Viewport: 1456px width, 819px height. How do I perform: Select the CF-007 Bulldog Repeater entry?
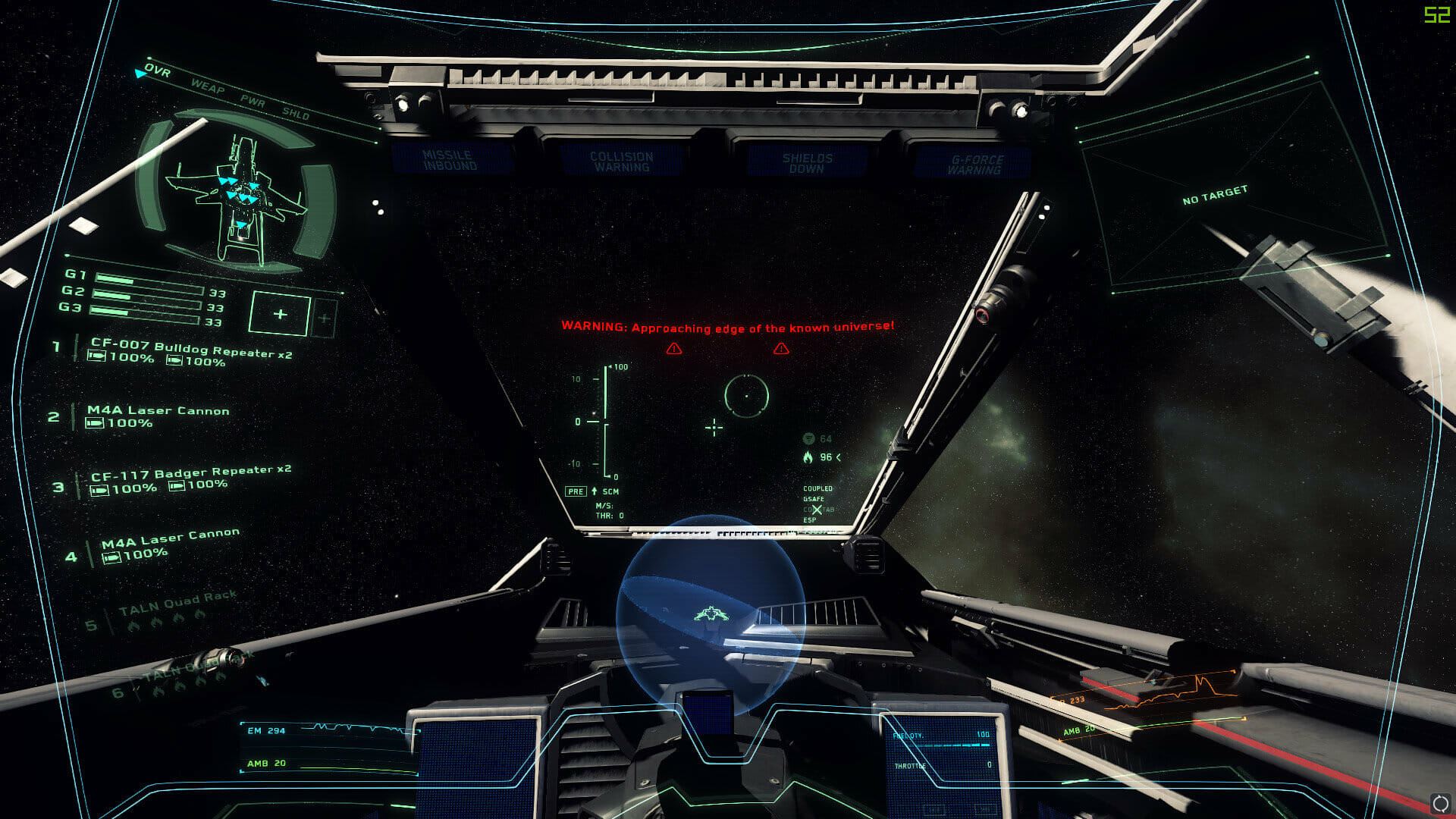point(191,350)
